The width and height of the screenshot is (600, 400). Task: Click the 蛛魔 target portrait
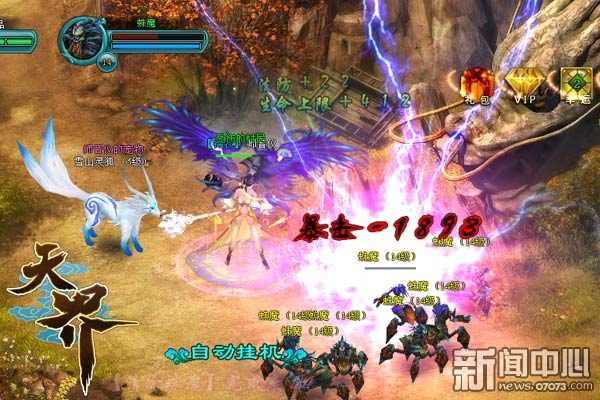[x=79, y=40]
